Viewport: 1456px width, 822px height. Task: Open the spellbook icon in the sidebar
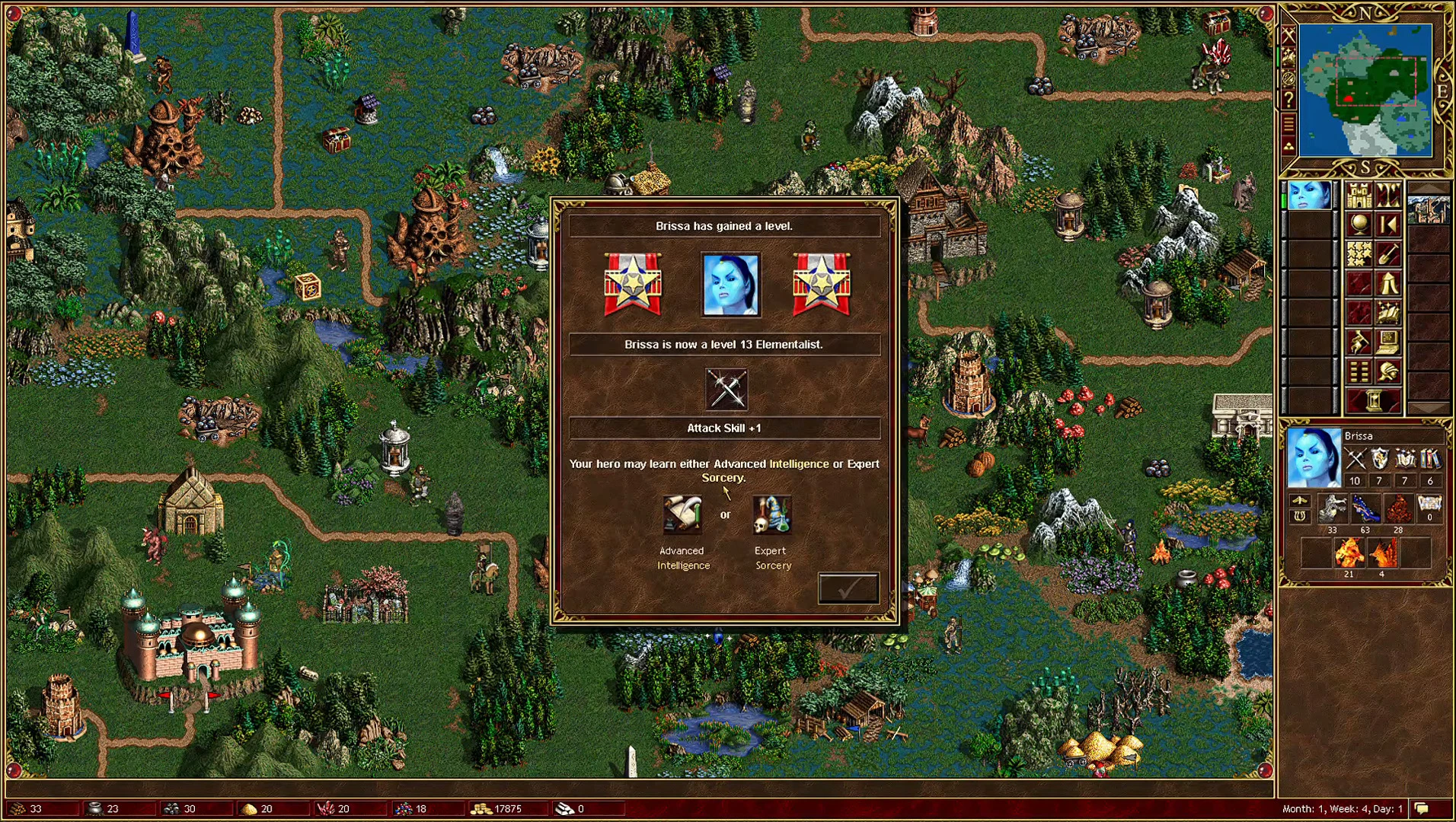click(x=1387, y=312)
